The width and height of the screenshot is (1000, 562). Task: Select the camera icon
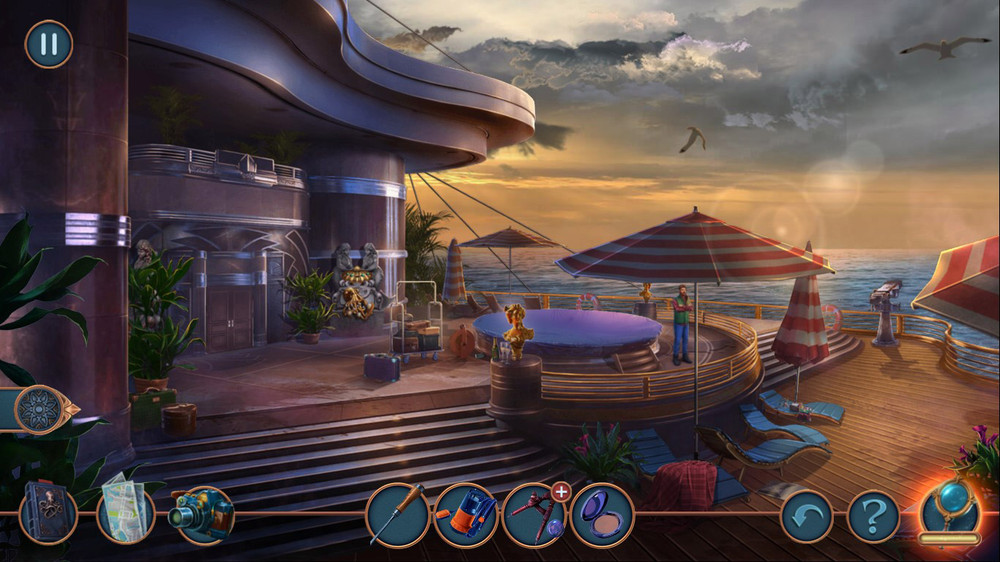coord(202,514)
